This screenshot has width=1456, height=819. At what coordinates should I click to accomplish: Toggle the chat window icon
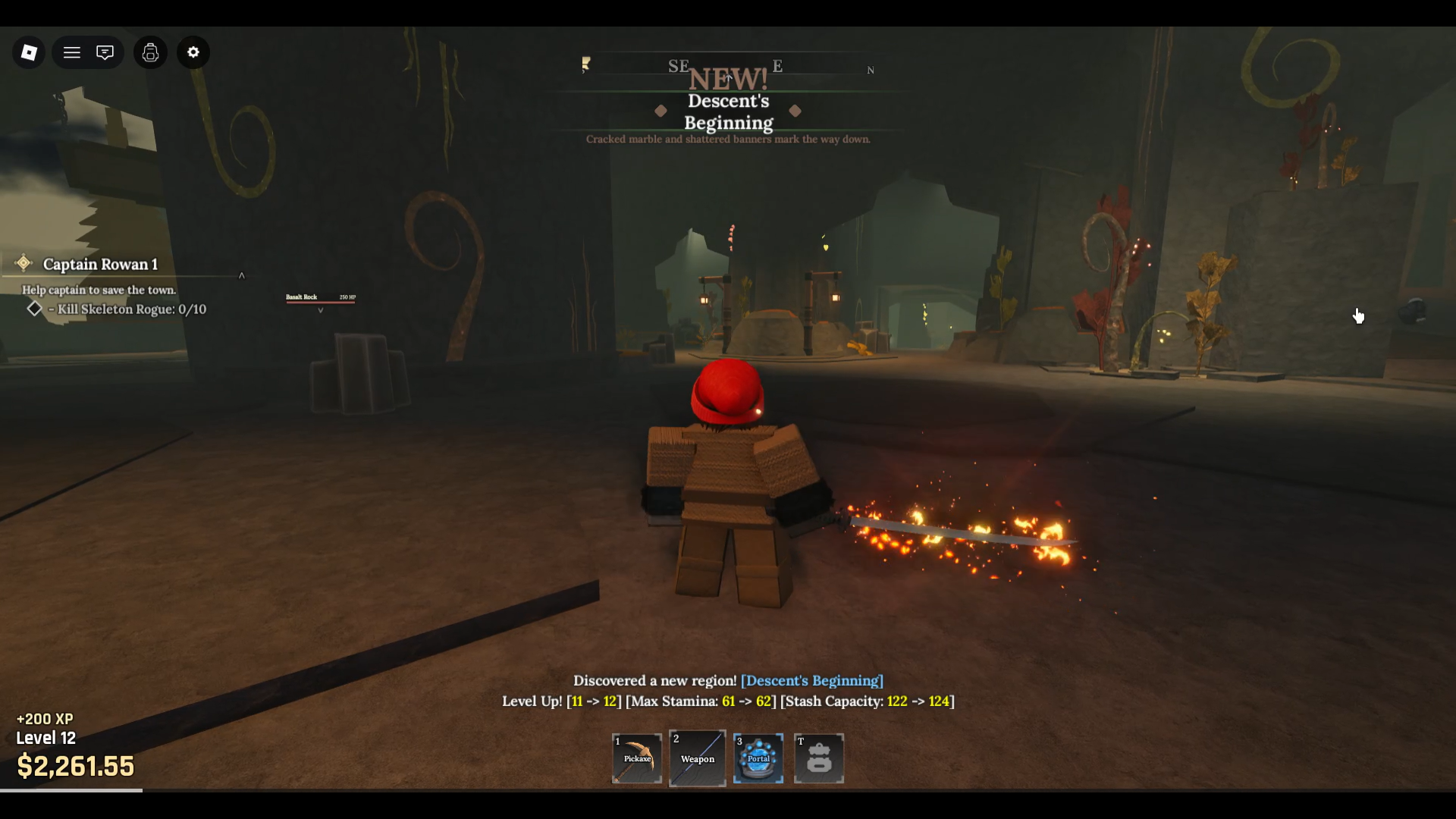point(105,52)
